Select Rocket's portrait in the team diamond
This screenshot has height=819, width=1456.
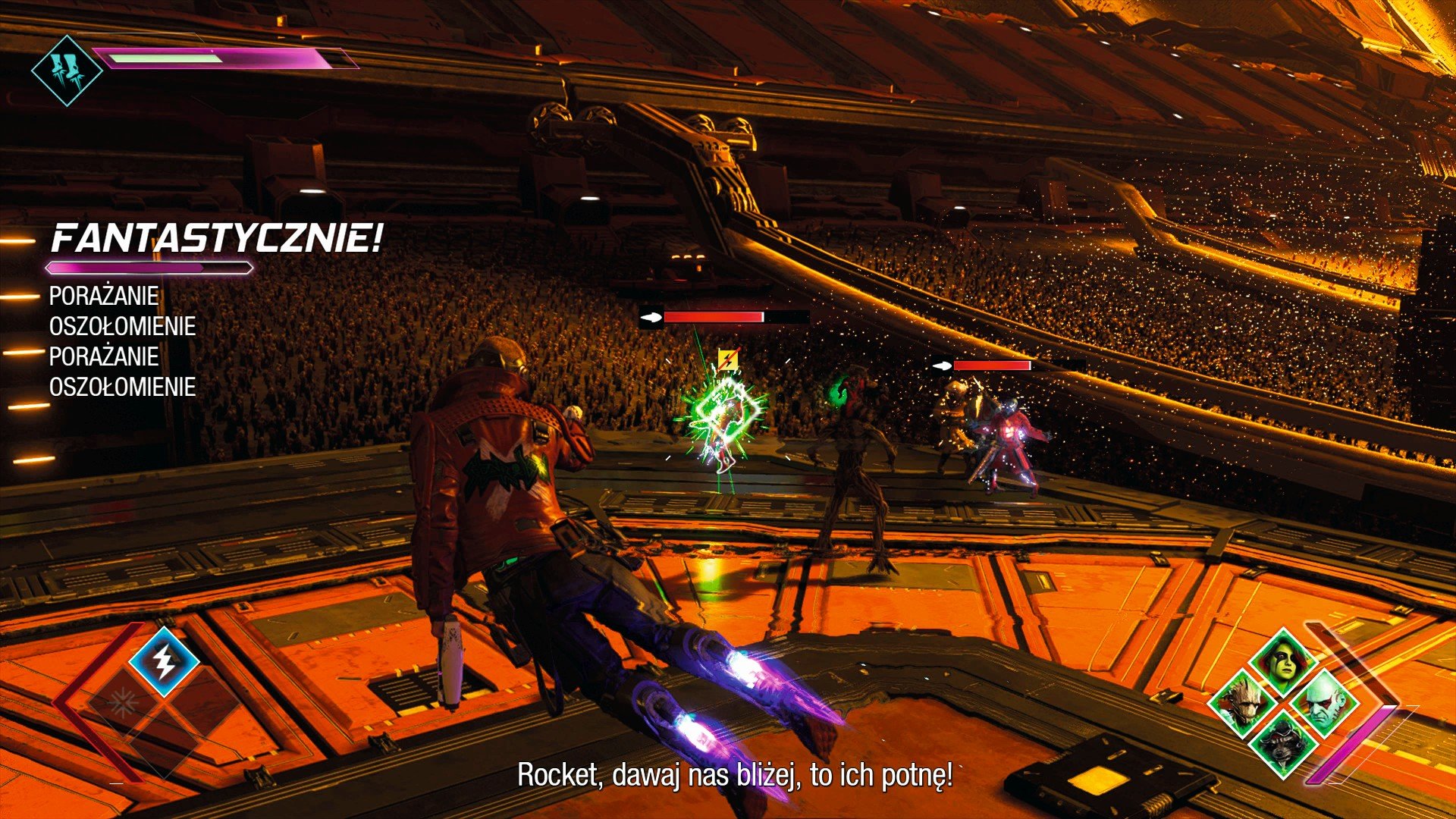(1283, 743)
